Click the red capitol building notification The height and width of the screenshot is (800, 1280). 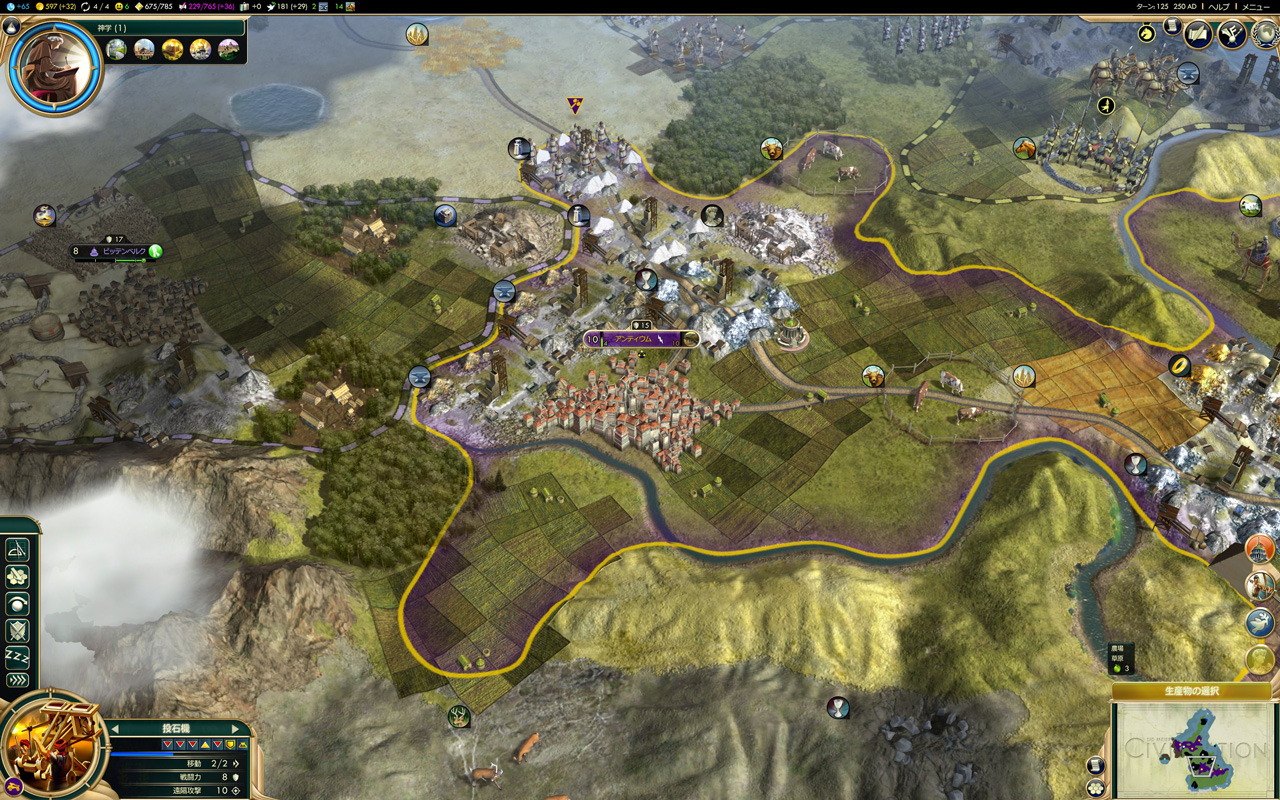click(1260, 549)
